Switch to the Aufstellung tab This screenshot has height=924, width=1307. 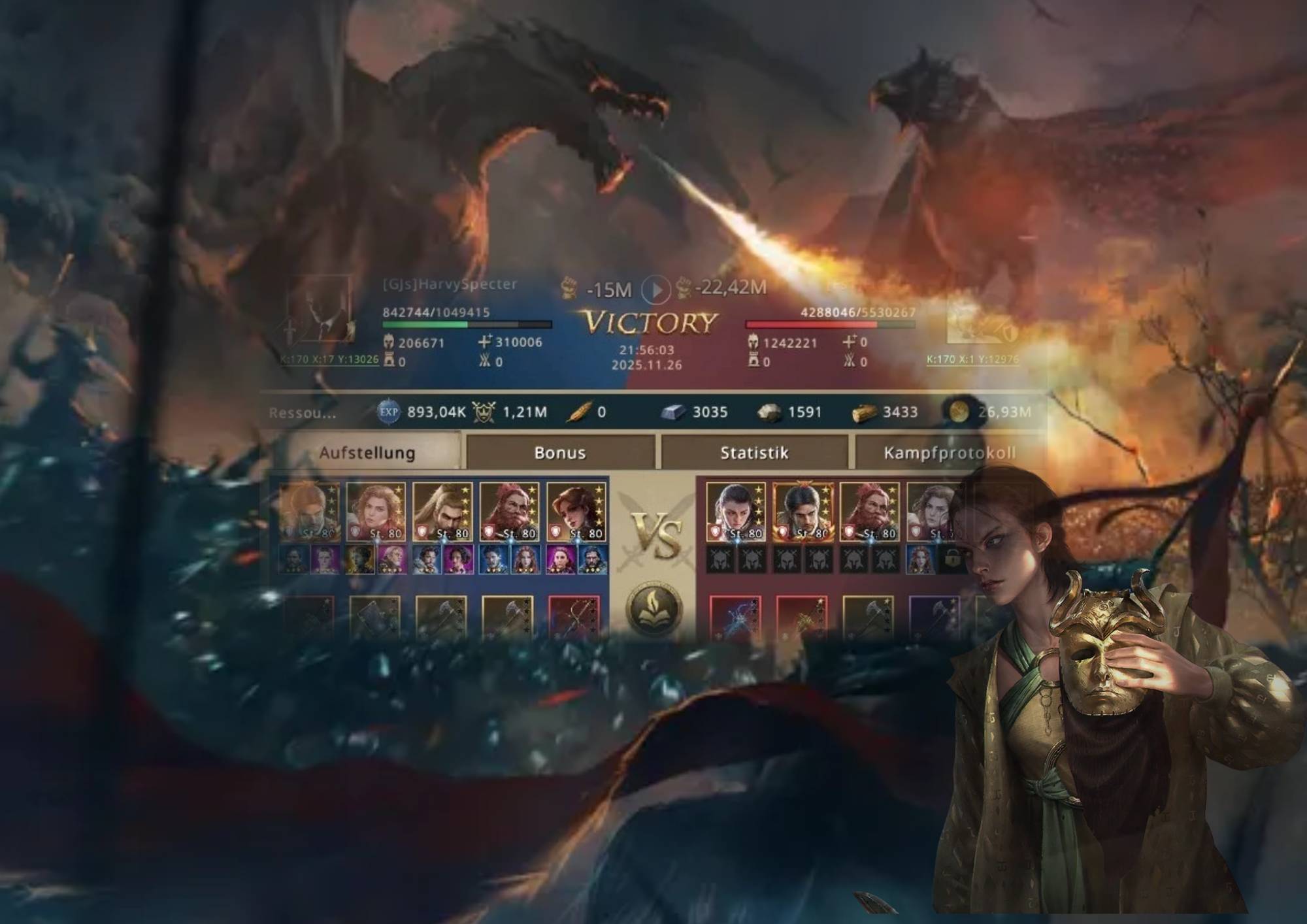pyautogui.click(x=367, y=452)
